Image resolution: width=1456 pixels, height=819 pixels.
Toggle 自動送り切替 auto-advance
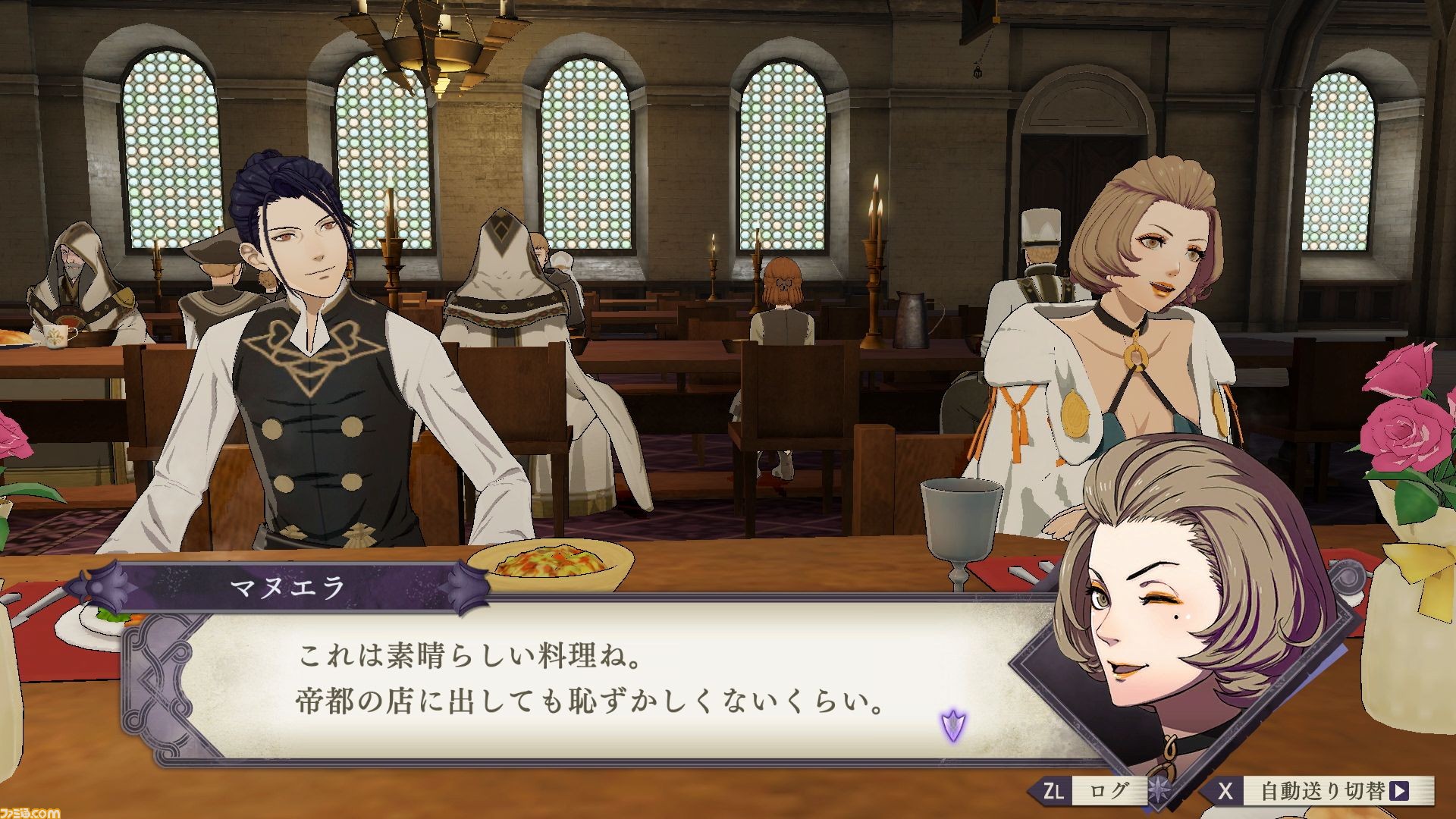pyautogui.click(x=1320, y=792)
